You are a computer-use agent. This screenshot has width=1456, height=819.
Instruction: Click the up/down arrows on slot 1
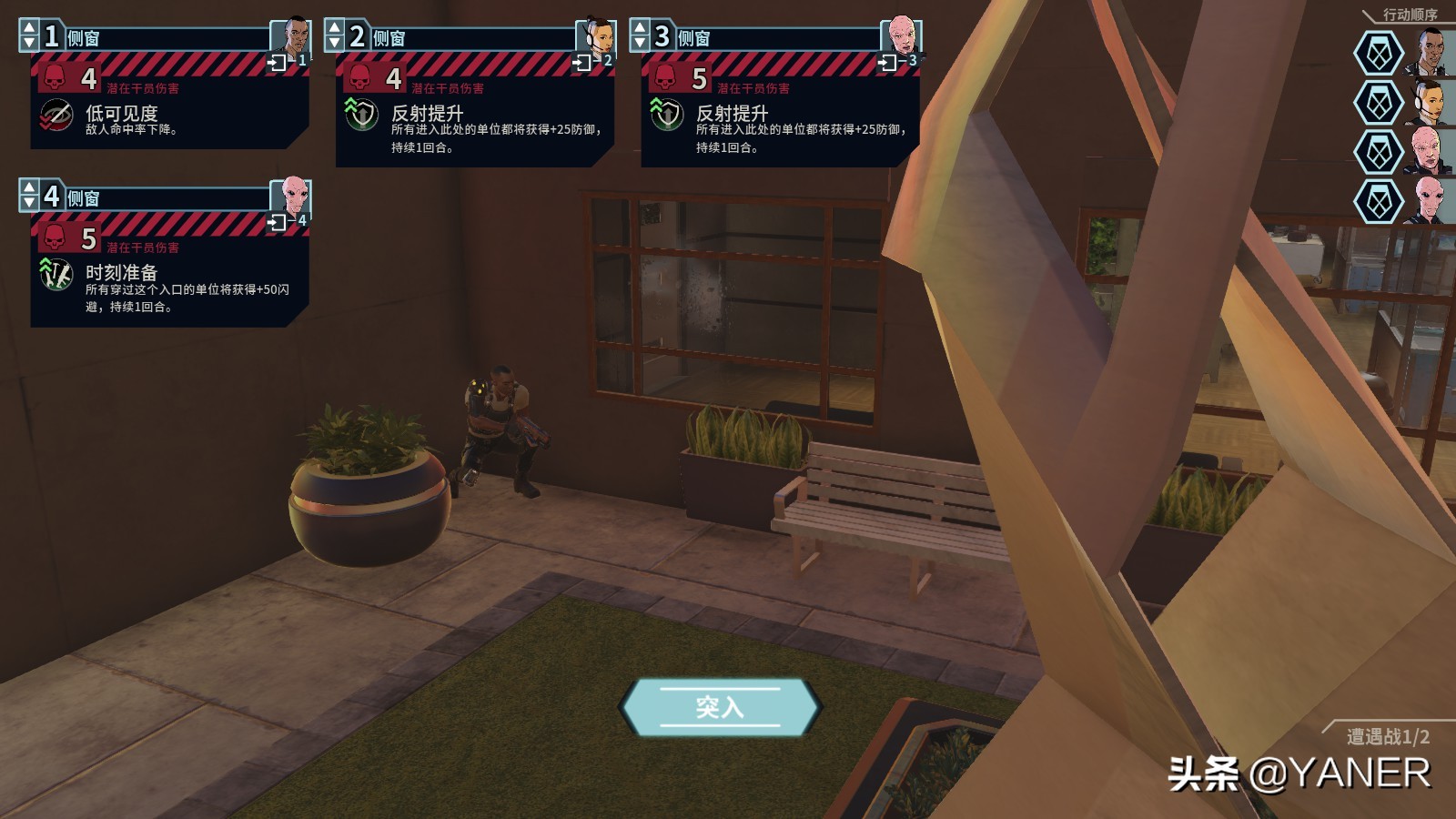(29, 36)
